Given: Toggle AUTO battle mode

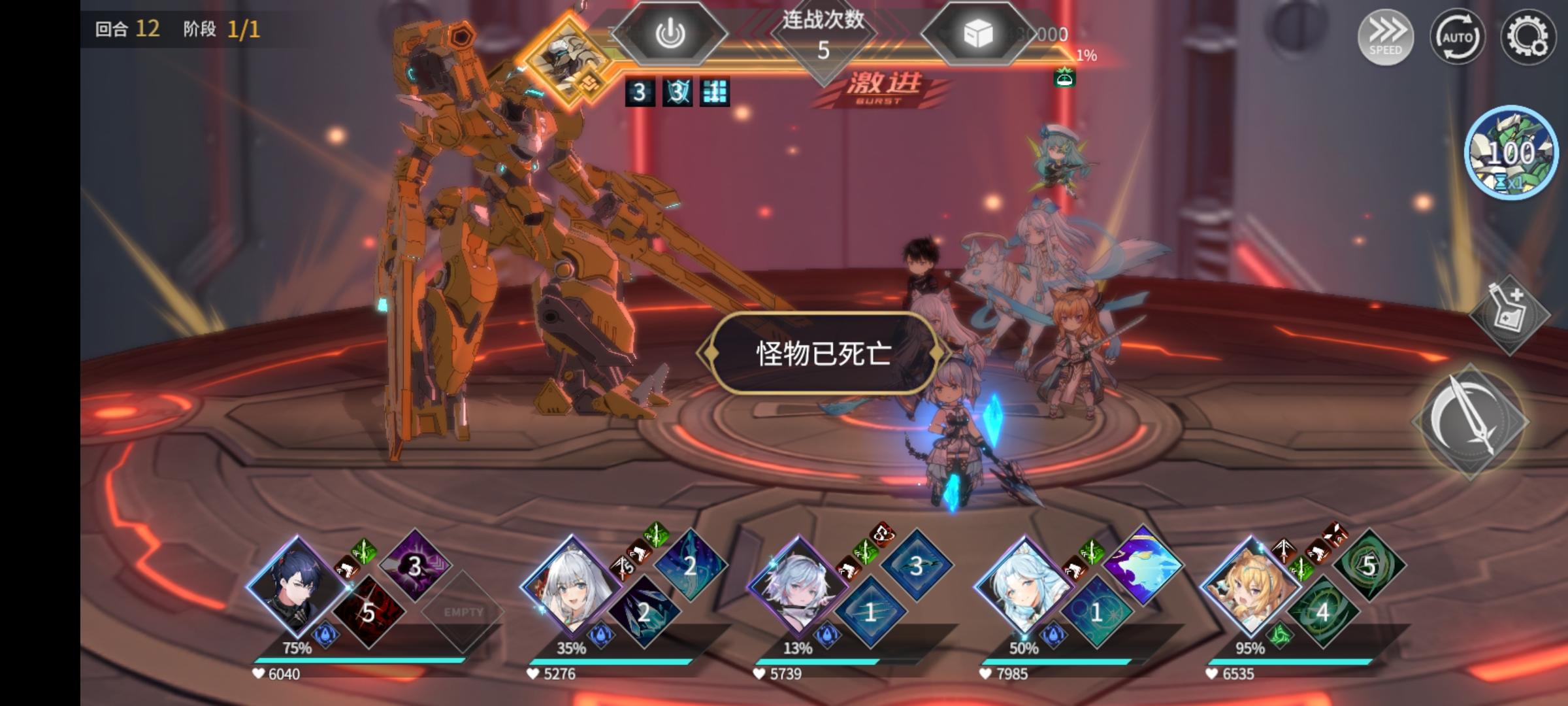Looking at the screenshot, I should (x=1458, y=38).
